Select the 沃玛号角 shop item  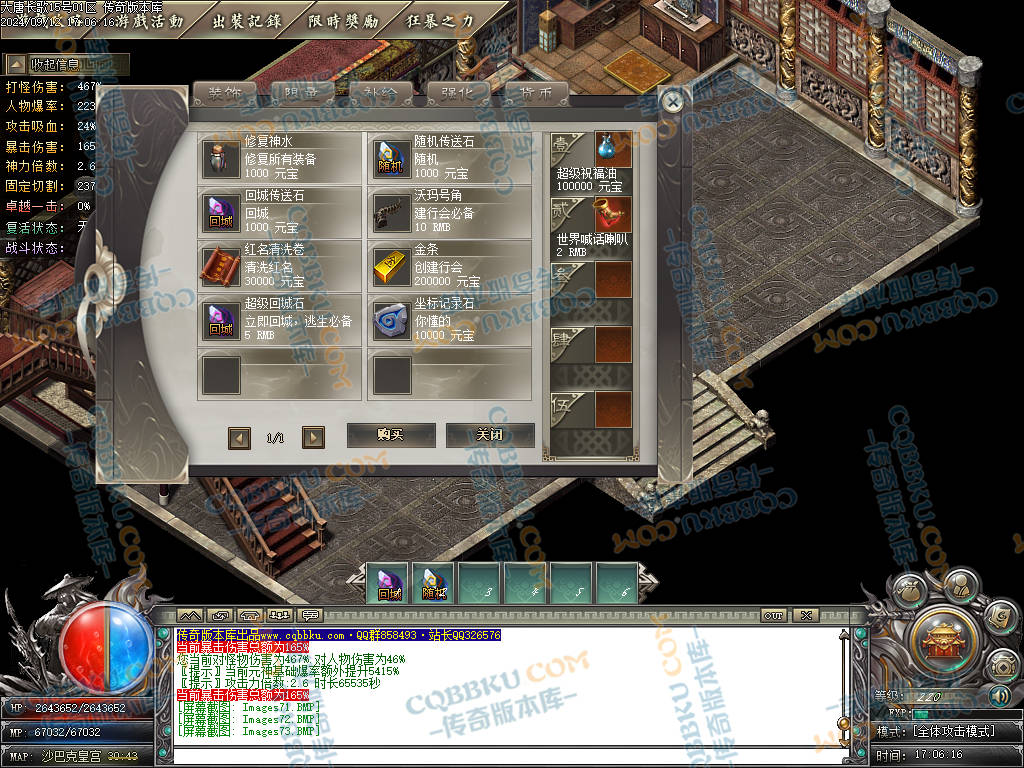pos(449,212)
